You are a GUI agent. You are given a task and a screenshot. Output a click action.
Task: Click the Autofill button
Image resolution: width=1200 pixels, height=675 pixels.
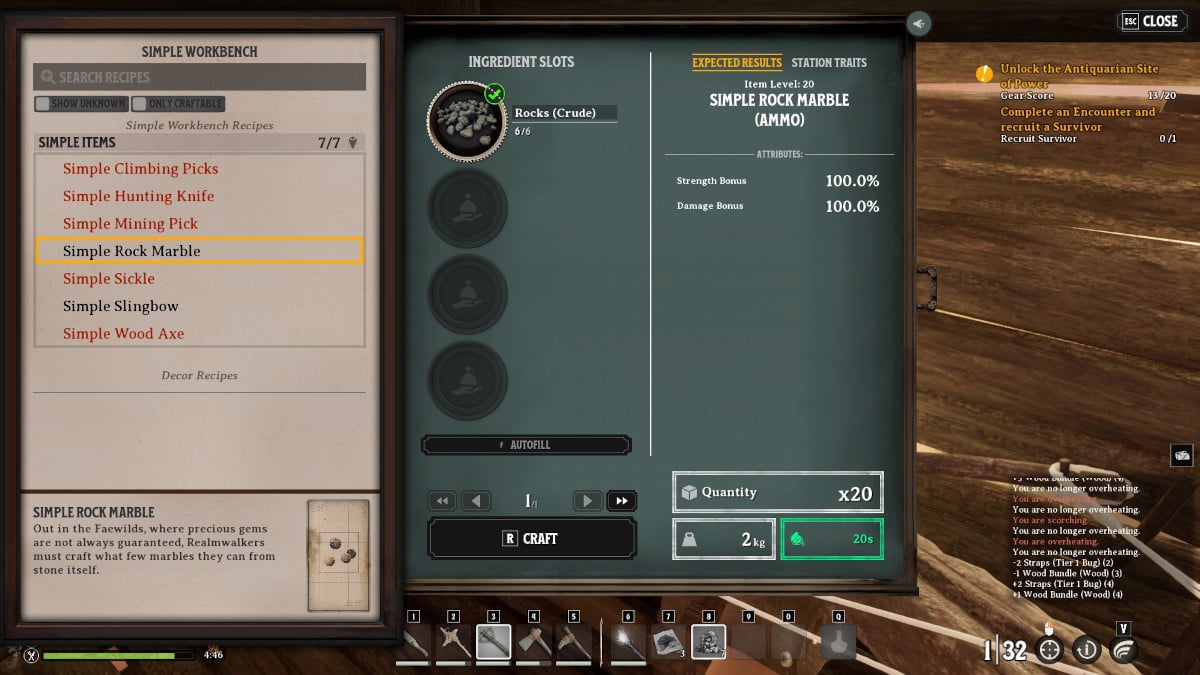pos(526,445)
